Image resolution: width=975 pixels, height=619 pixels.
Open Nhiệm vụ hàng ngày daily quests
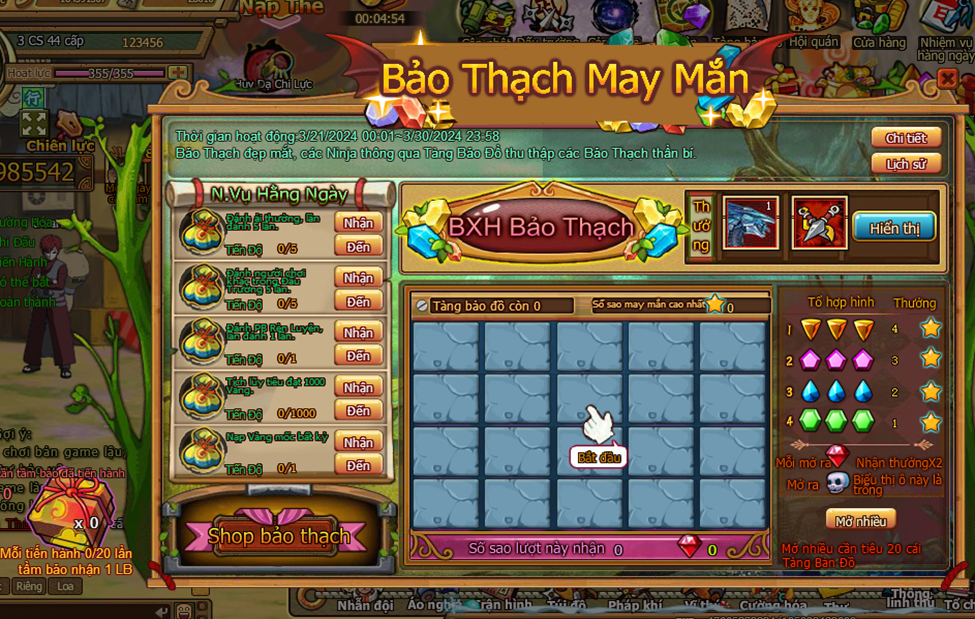(945, 28)
